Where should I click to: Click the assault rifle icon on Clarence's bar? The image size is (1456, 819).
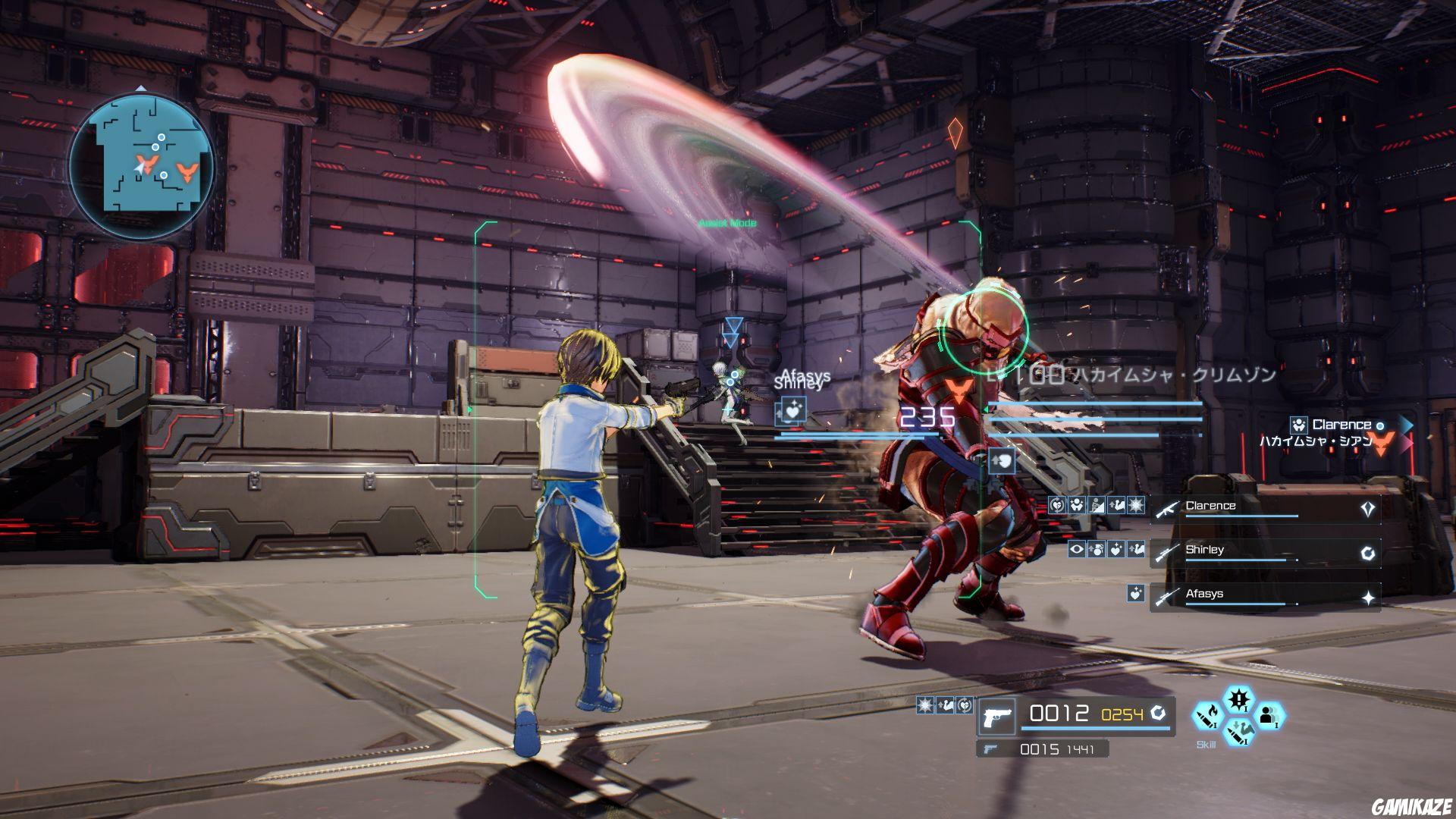[x=1167, y=509]
